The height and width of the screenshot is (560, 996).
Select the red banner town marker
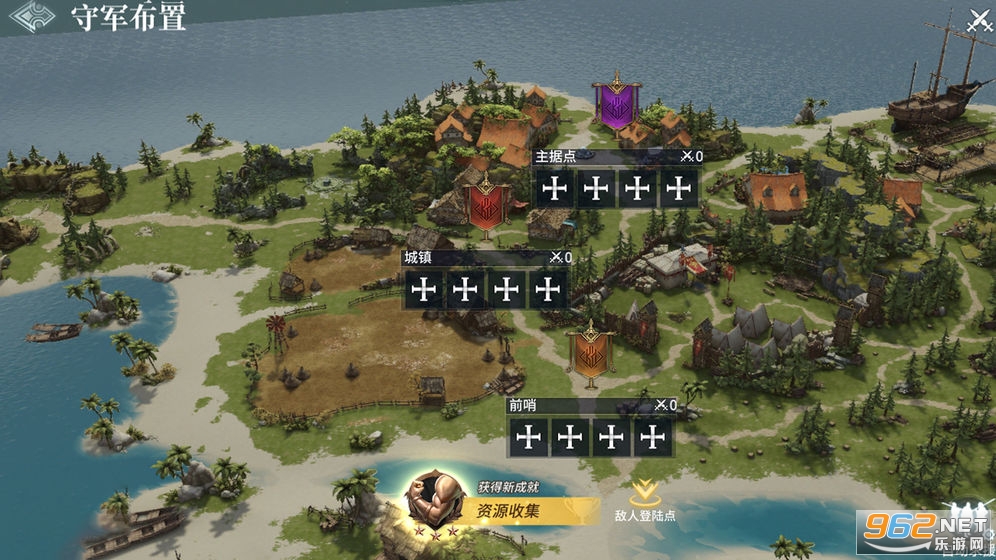point(487,202)
